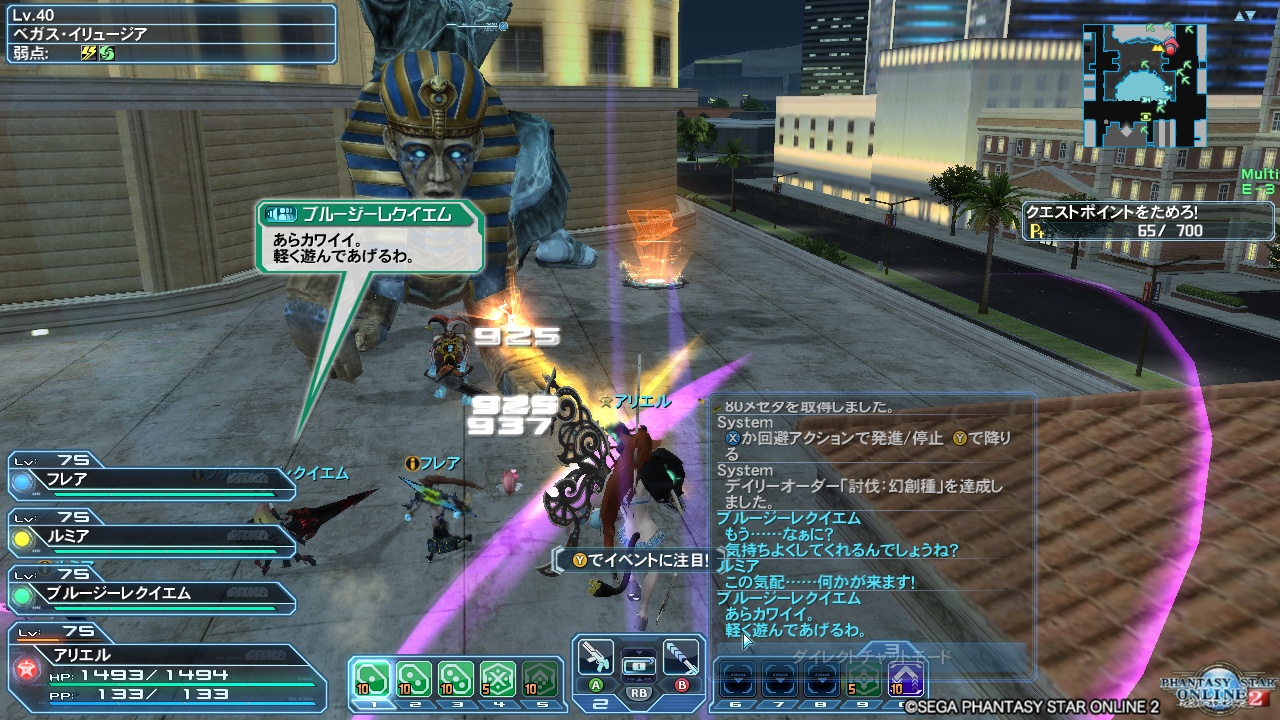Click the RB button indicator on the weapon palette
The height and width of the screenshot is (720, 1280).
[637, 695]
